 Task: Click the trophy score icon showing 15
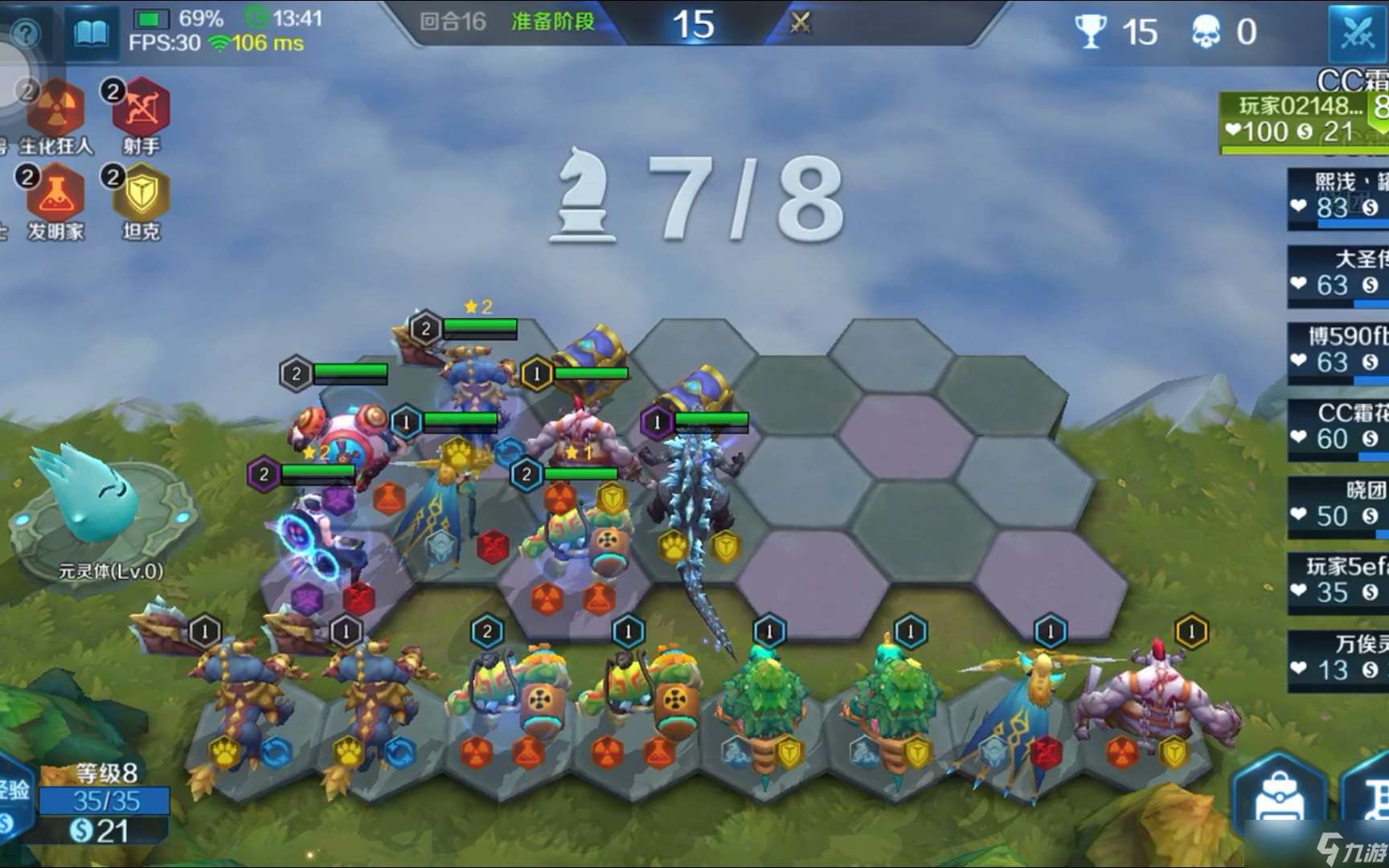point(1090,32)
